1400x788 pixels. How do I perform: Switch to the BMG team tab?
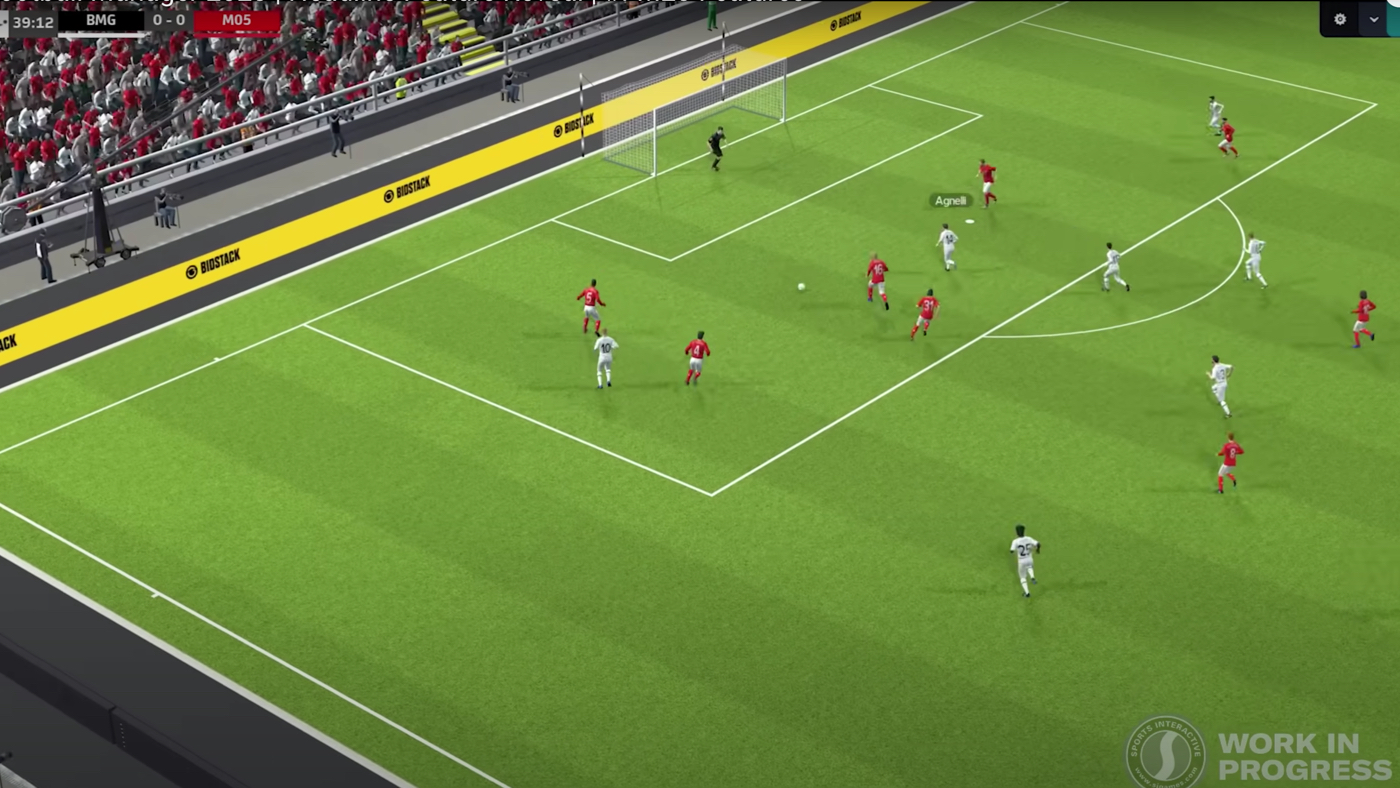tap(100, 19)
